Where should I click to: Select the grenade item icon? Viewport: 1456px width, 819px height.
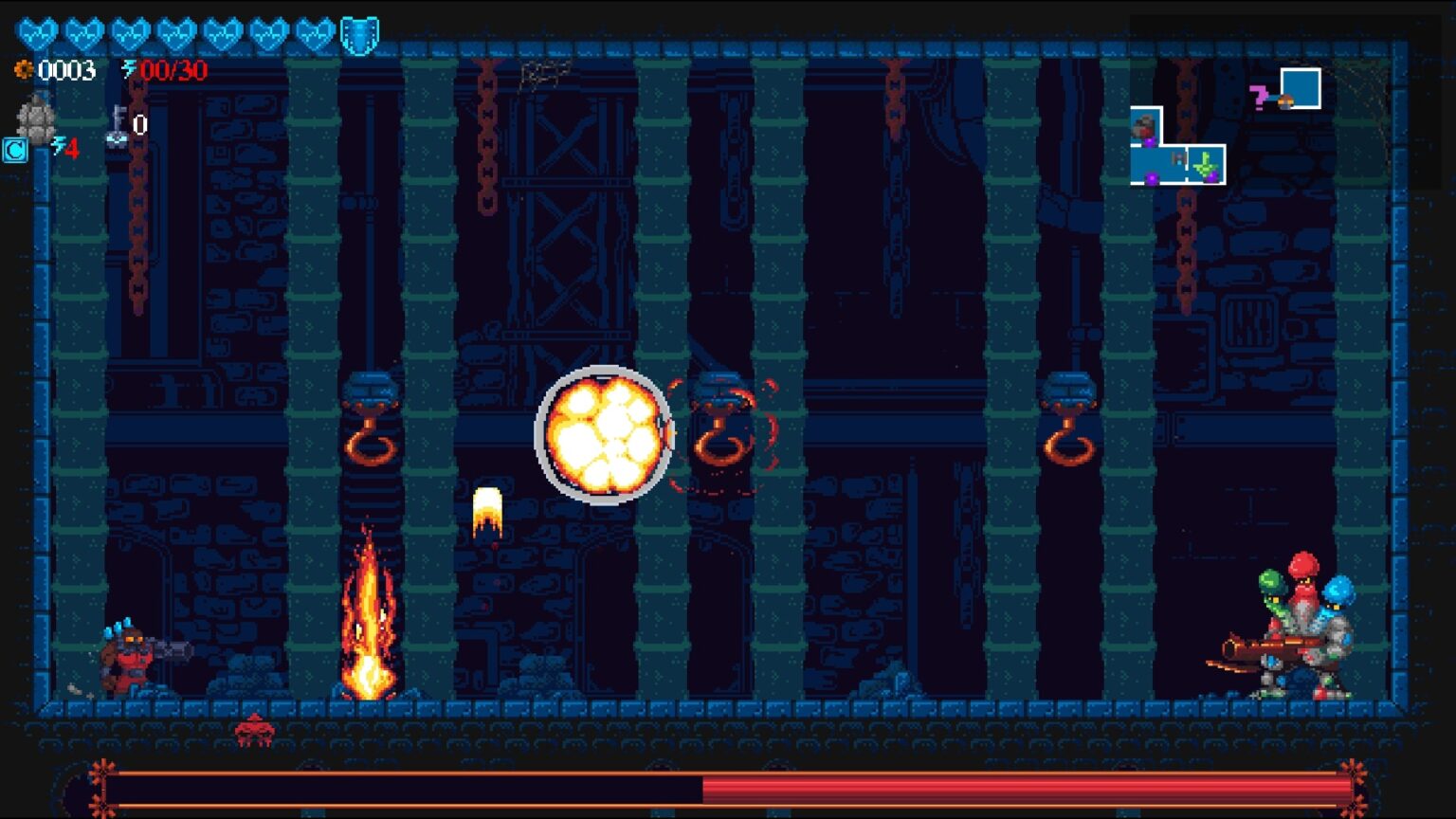[36, 119]
